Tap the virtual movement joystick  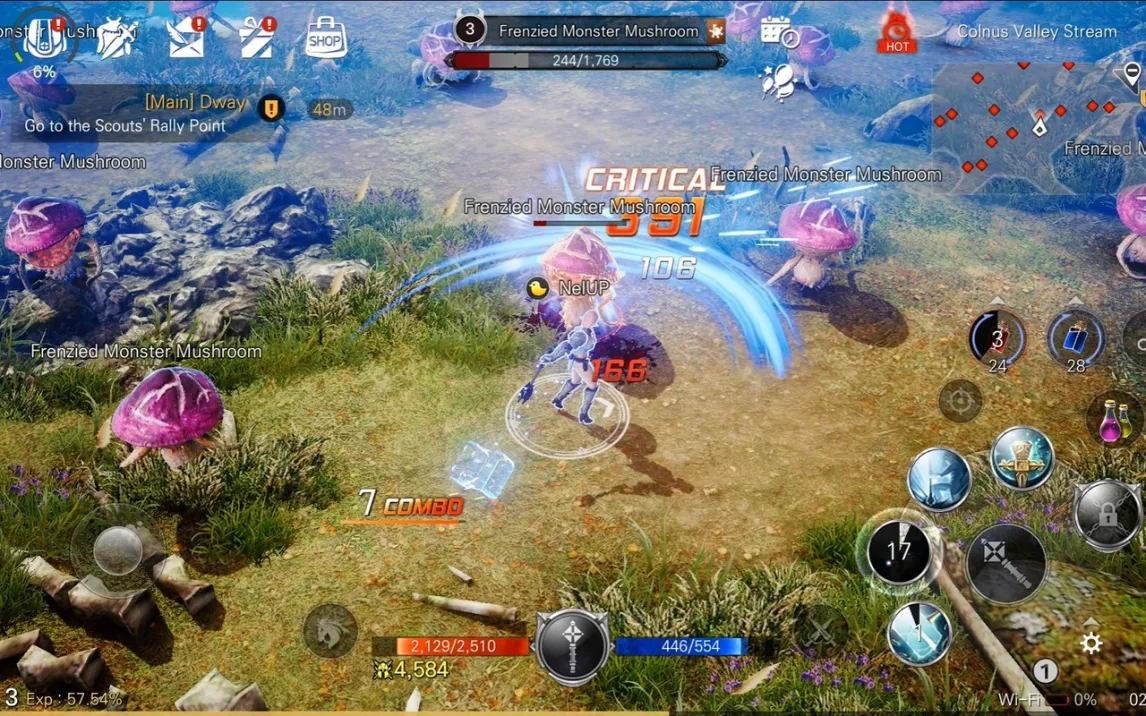118,549
